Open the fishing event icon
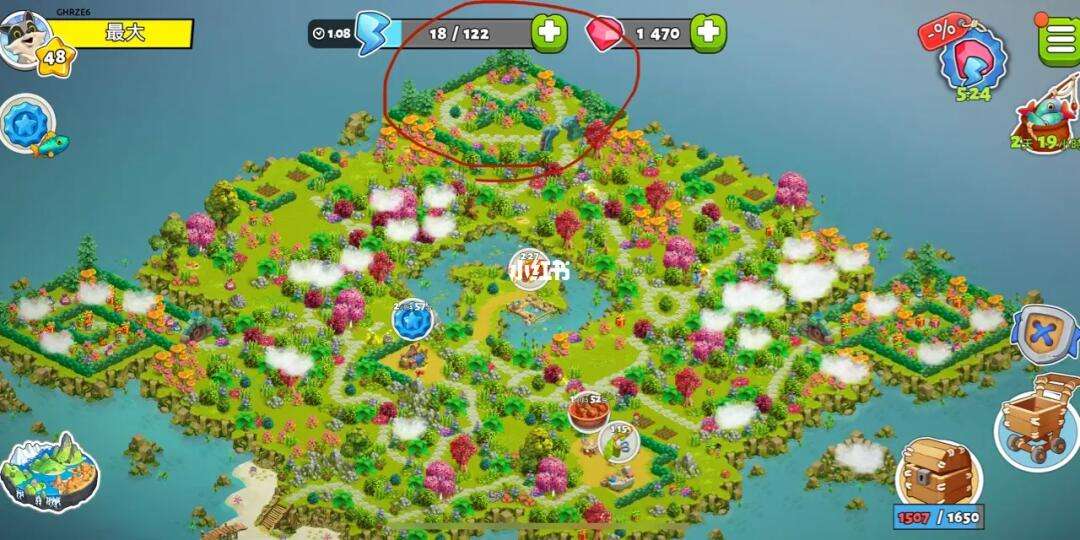Image resolution: width=1080 pixels, height=540 pixels. click(x=1047, y=120)
